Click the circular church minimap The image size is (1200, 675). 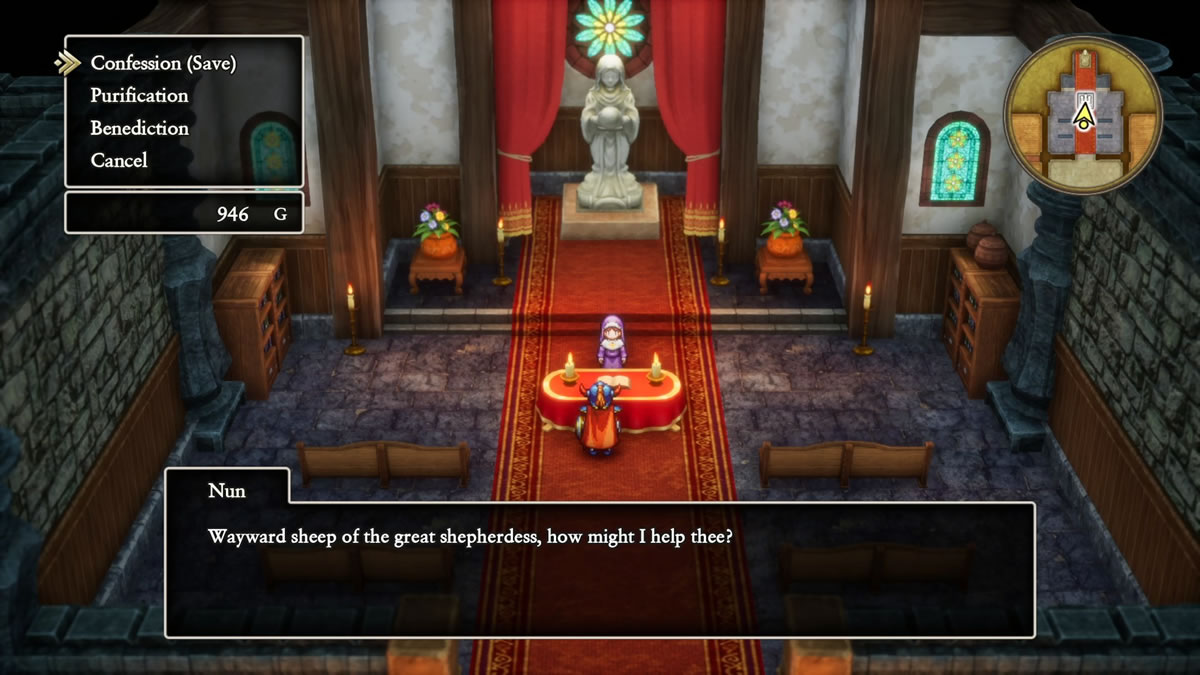1083,113
